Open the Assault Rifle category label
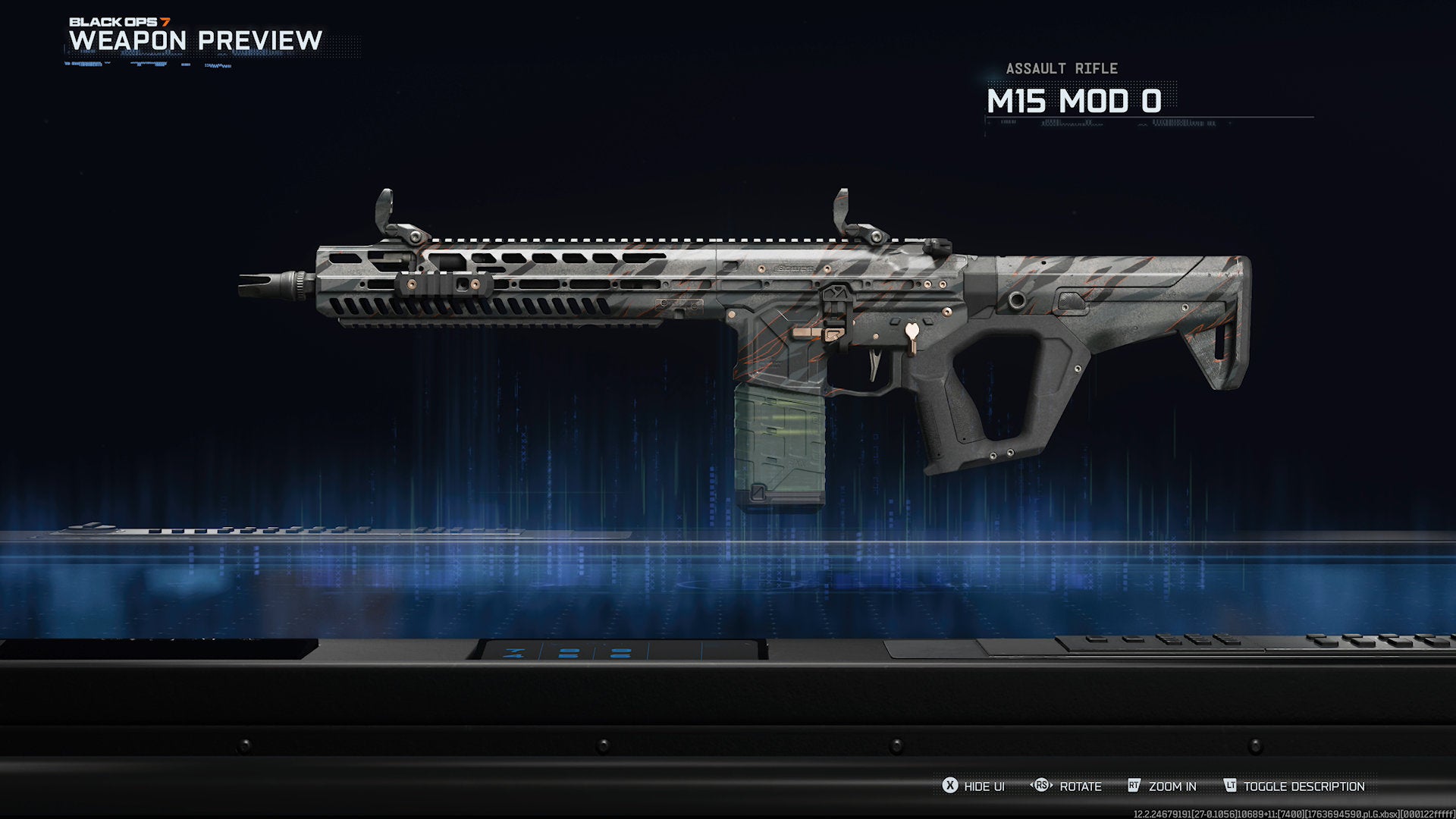The image size is (1456, 819). (1061, 68)
